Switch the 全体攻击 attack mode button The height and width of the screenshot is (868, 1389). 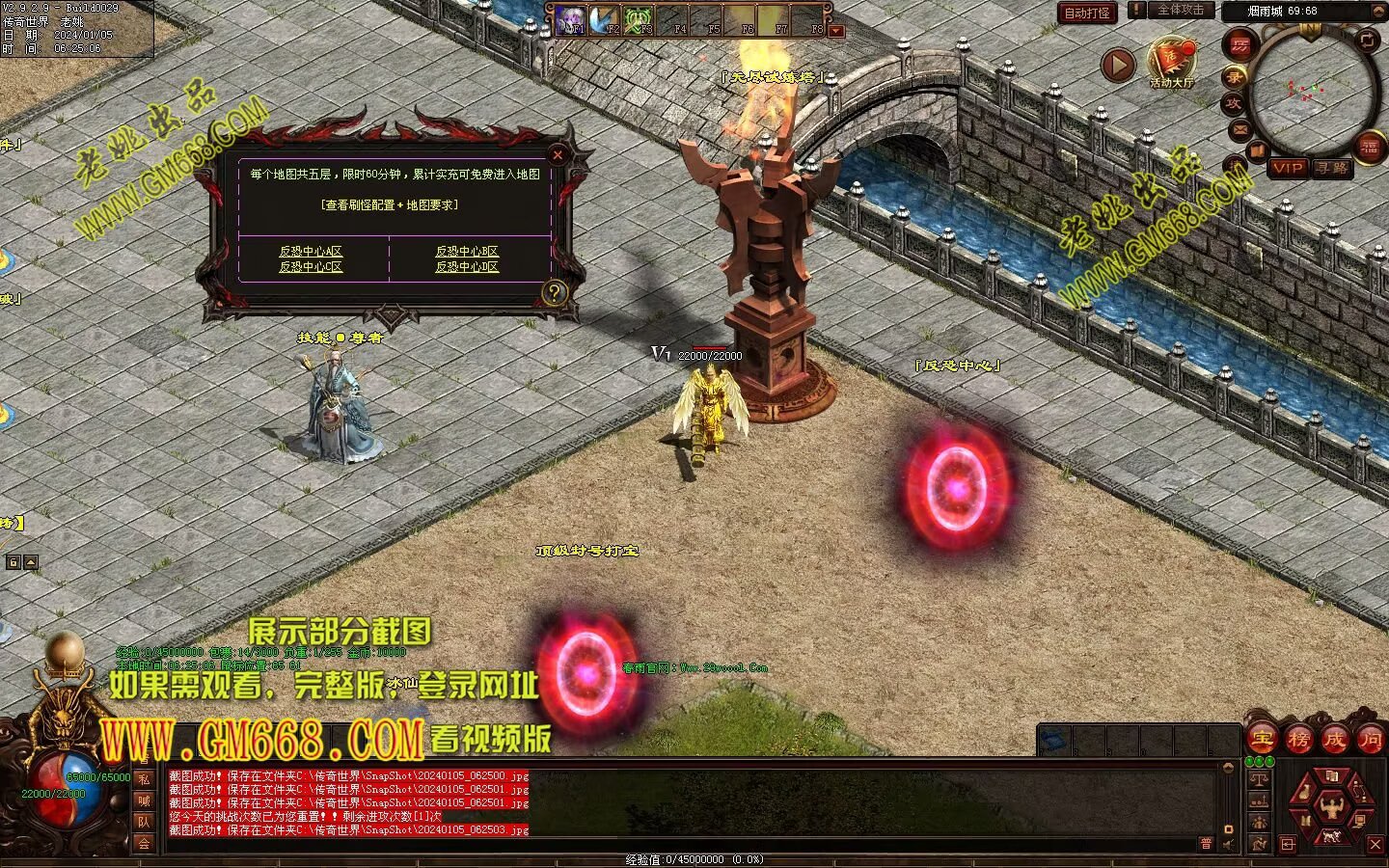point(1181,11)
